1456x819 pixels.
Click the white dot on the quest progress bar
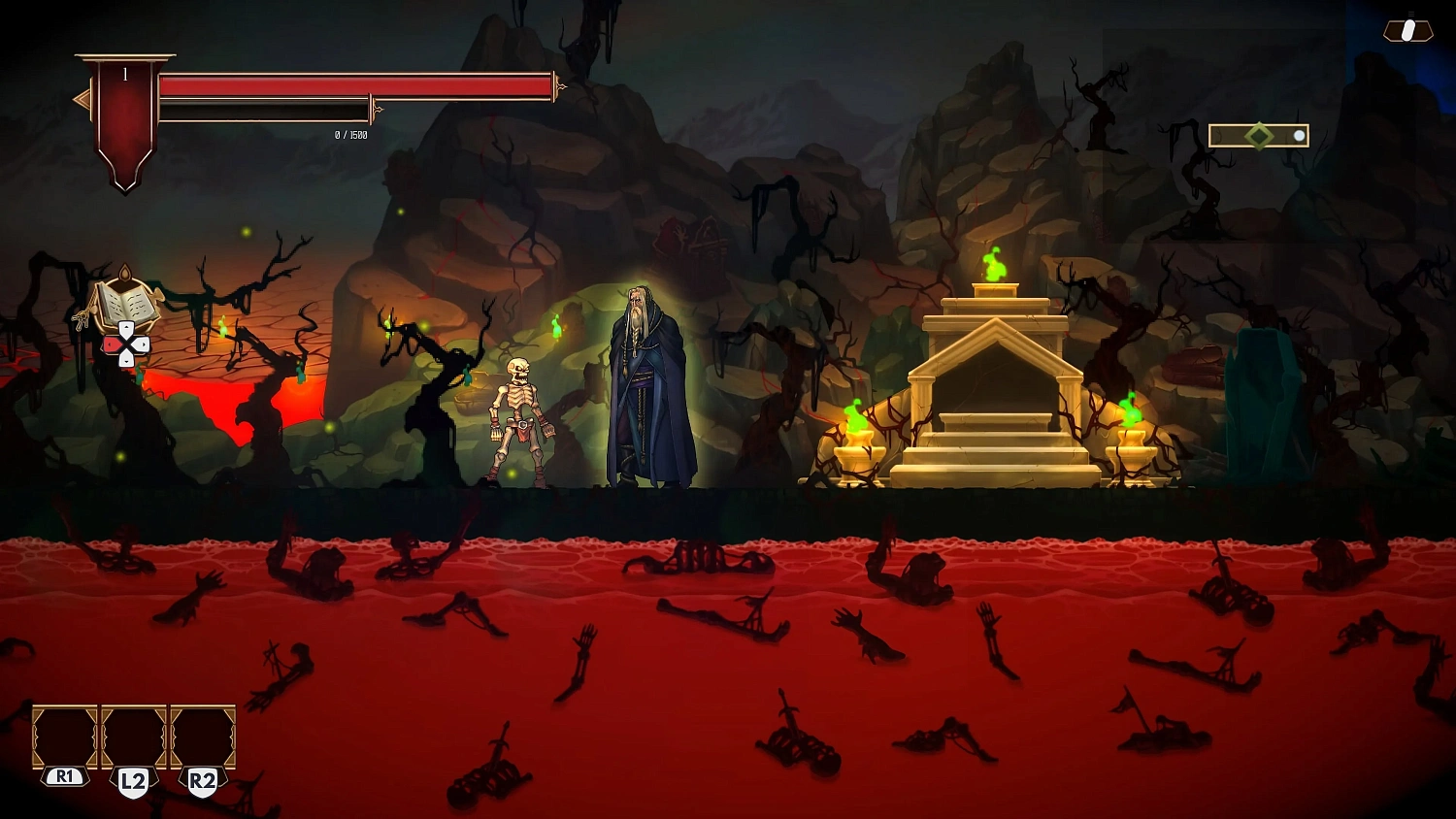[1299, 136]
